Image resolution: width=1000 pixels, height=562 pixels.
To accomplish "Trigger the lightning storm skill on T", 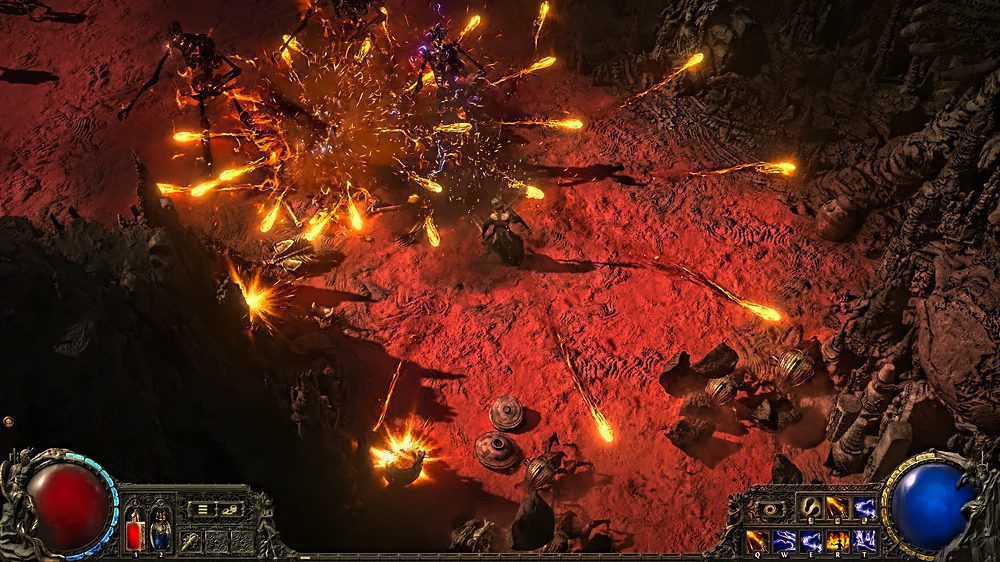I will (x=864, y=541).
